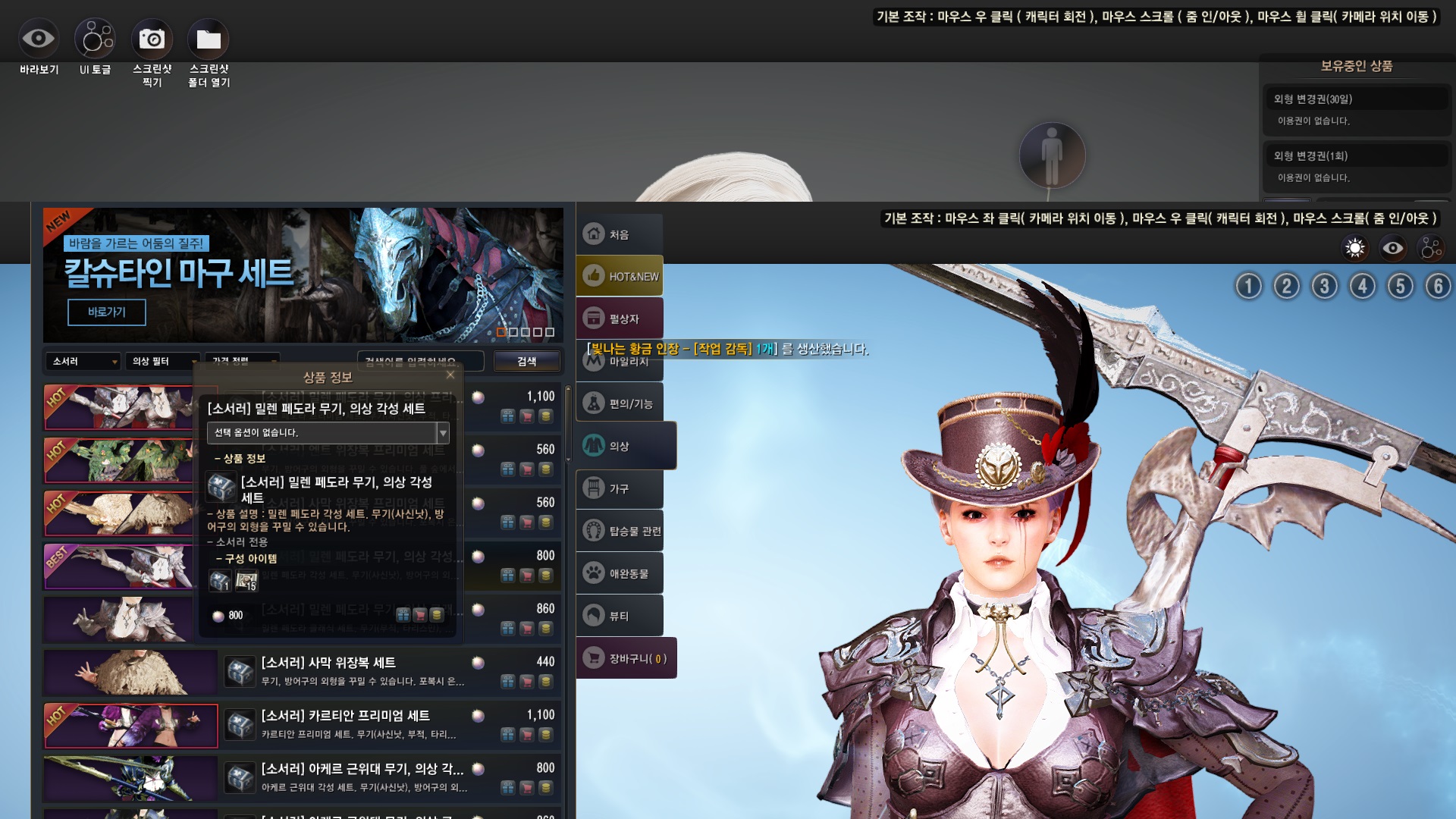Choose the 가구 furniture category
The height and width of the screenshot is (819, 1456).
point(619,489)
